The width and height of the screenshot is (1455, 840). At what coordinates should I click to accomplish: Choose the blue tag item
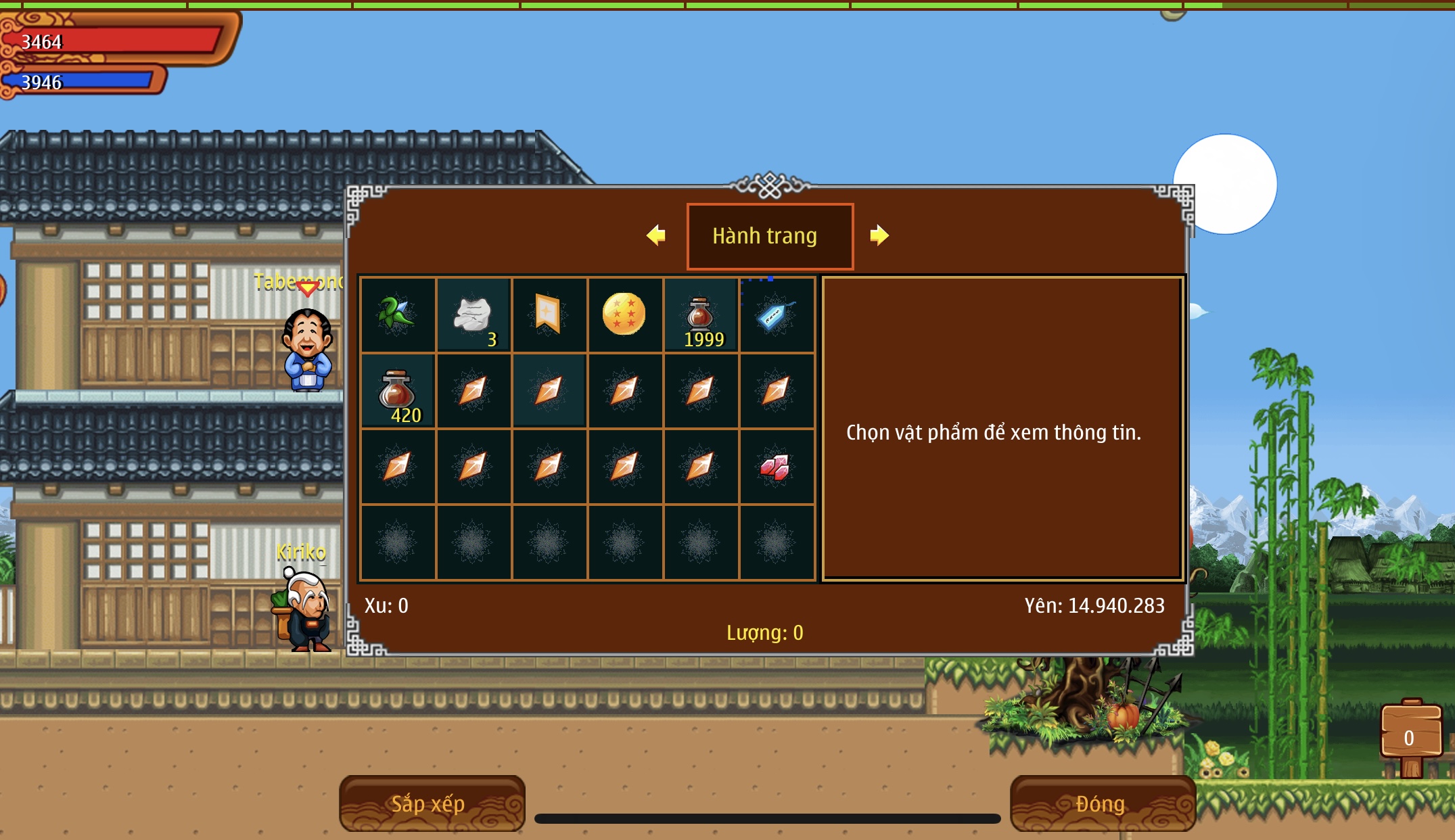[x=777, y=314]
